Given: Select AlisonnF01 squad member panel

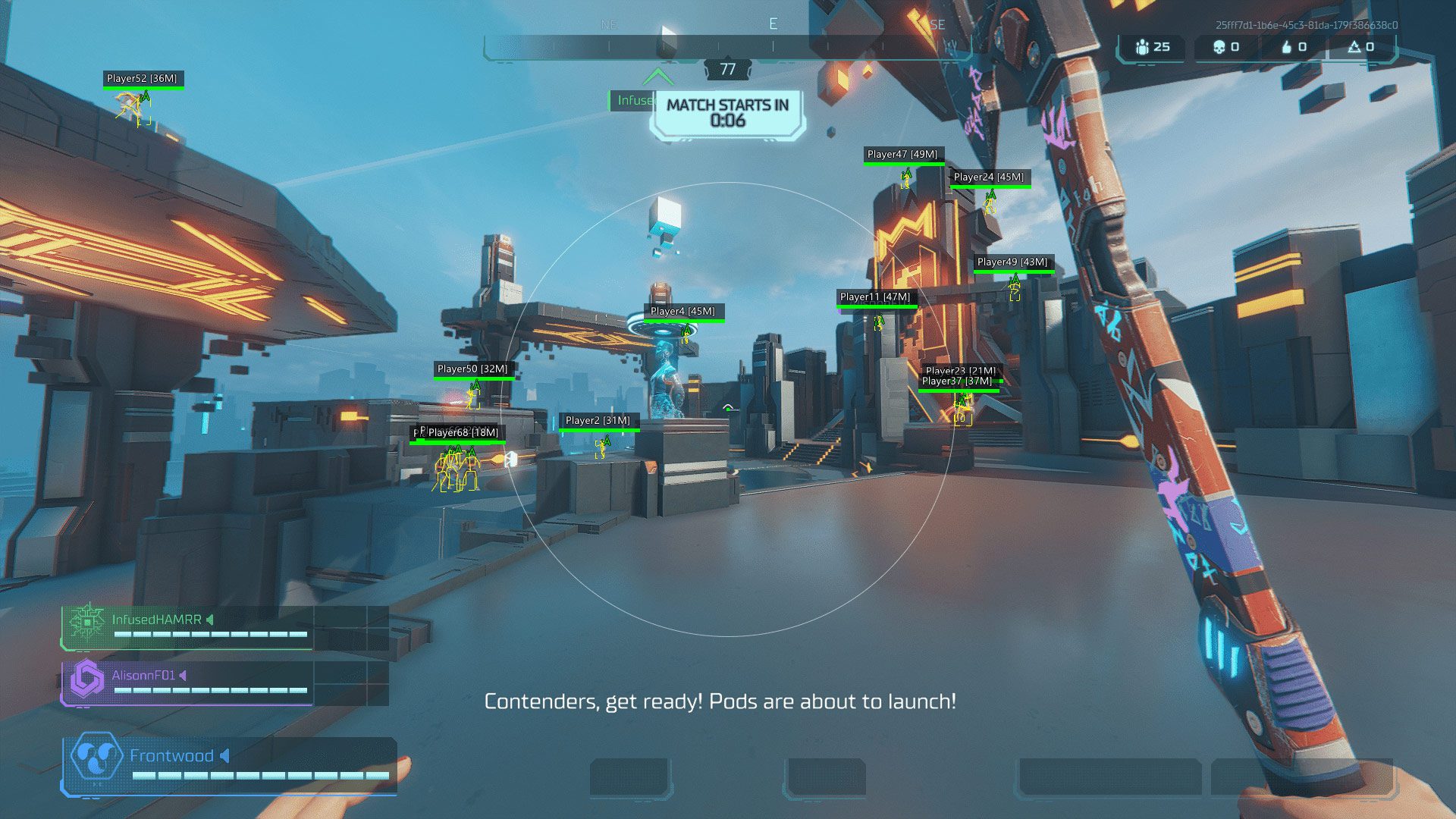Looking at the screenshot, I should (x=224, y=682).
